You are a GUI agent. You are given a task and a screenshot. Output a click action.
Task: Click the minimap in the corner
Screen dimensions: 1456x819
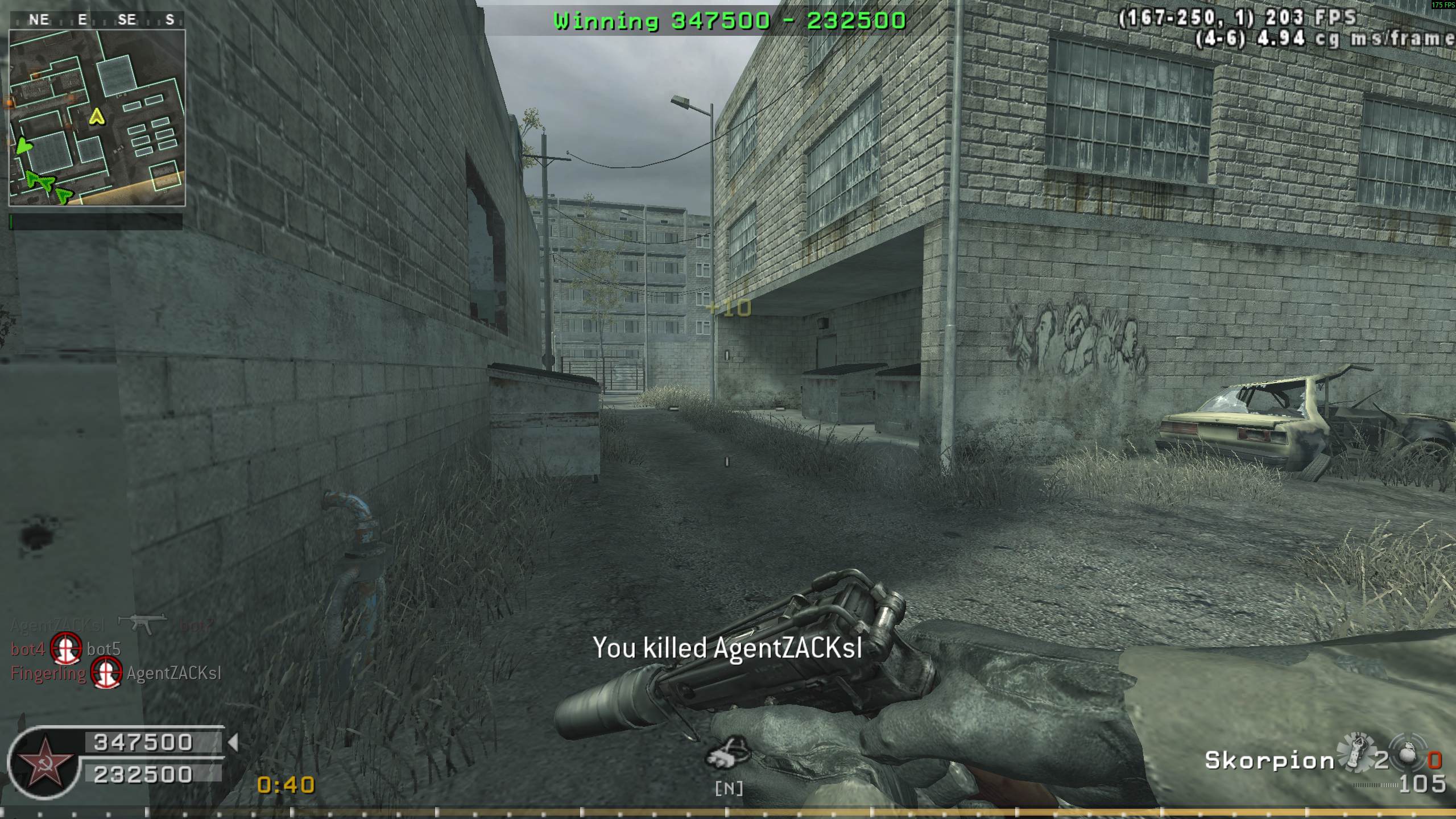97,117
